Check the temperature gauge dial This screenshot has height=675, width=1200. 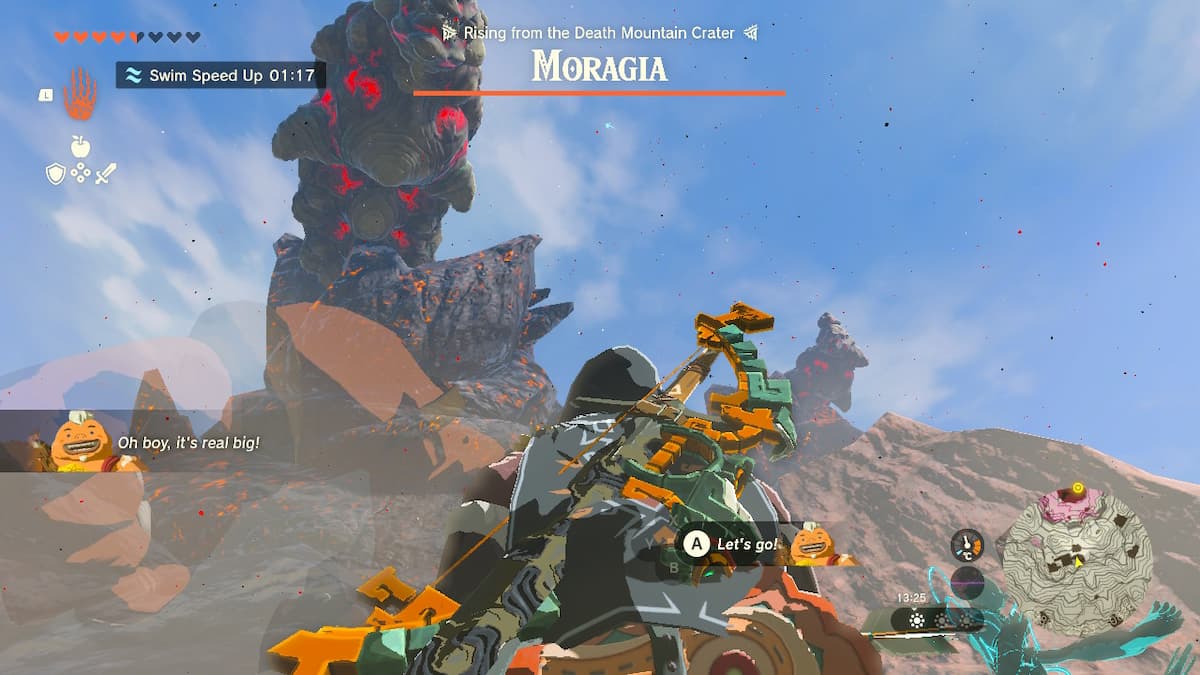pyautogui.click(x=967, y=545)
